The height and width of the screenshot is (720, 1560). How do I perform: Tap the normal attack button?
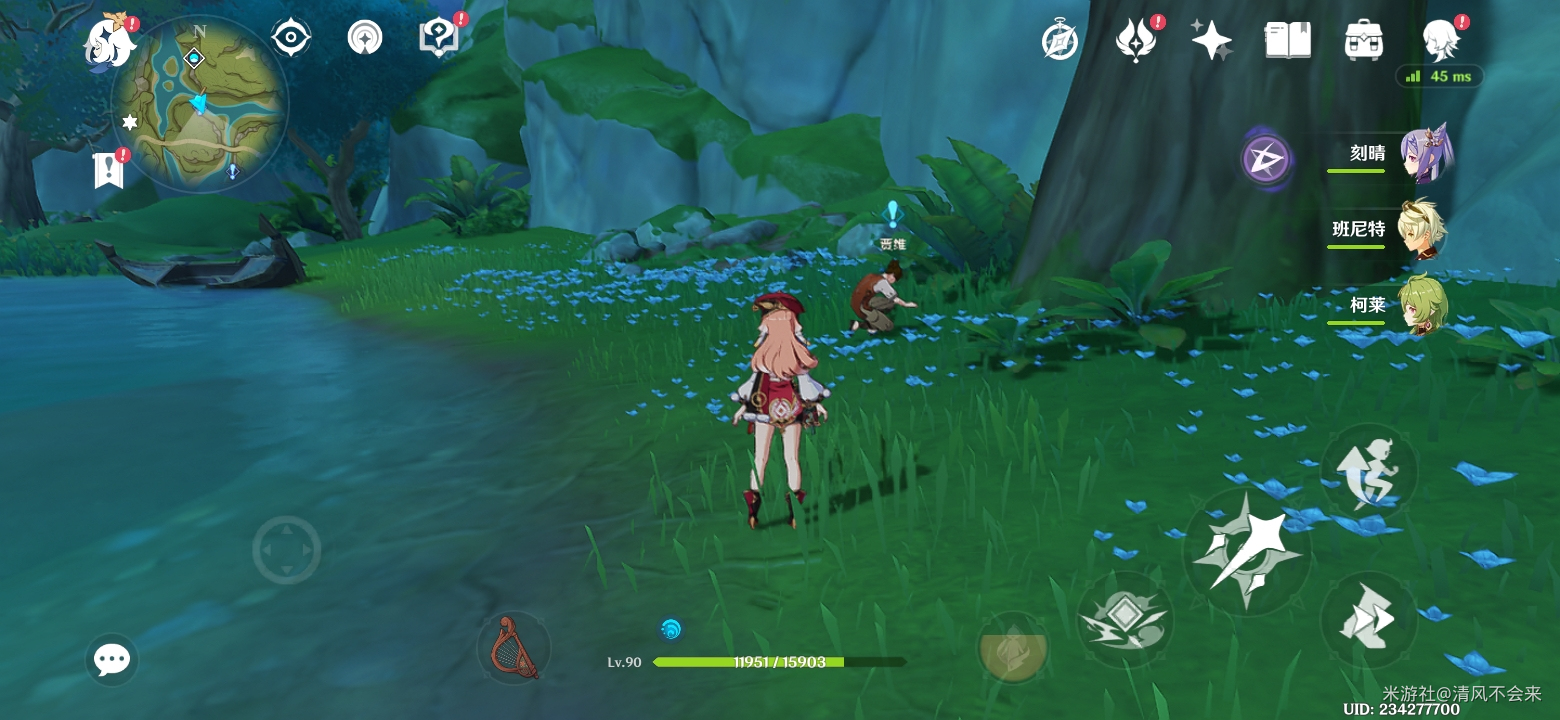point(1247,552)
